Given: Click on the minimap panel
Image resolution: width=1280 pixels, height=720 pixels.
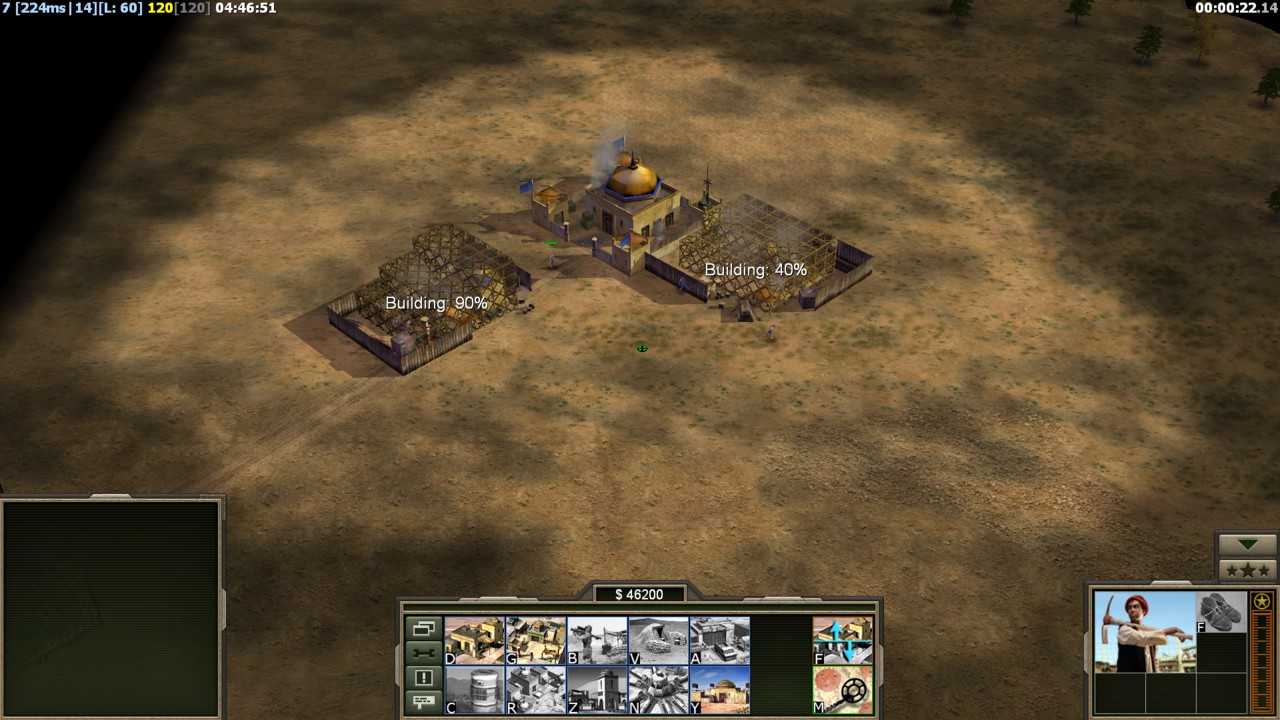Looking at the screenshot, I should point(111,607).
